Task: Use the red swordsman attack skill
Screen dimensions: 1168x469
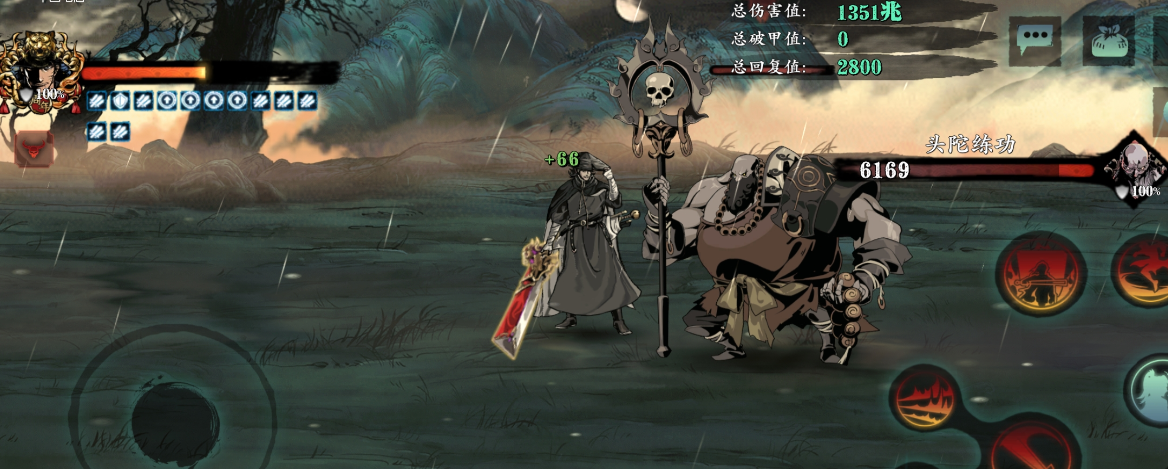Action: point(1040,273)
